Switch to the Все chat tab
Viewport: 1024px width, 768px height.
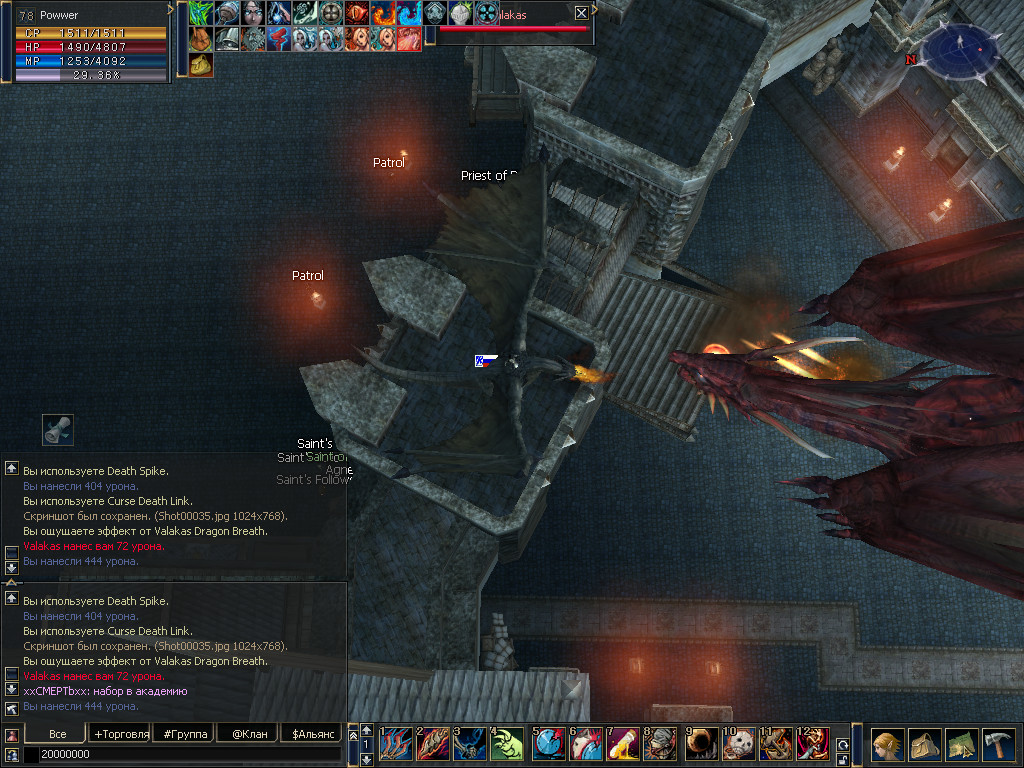click(58, 734)
